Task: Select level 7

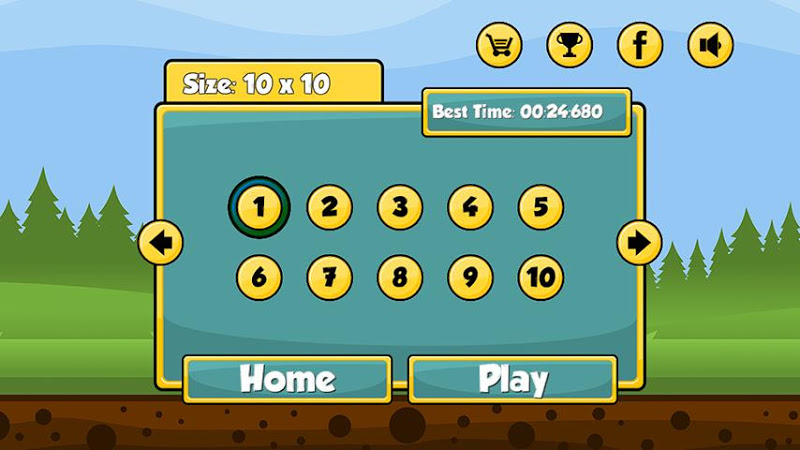Action: [329, 276]
